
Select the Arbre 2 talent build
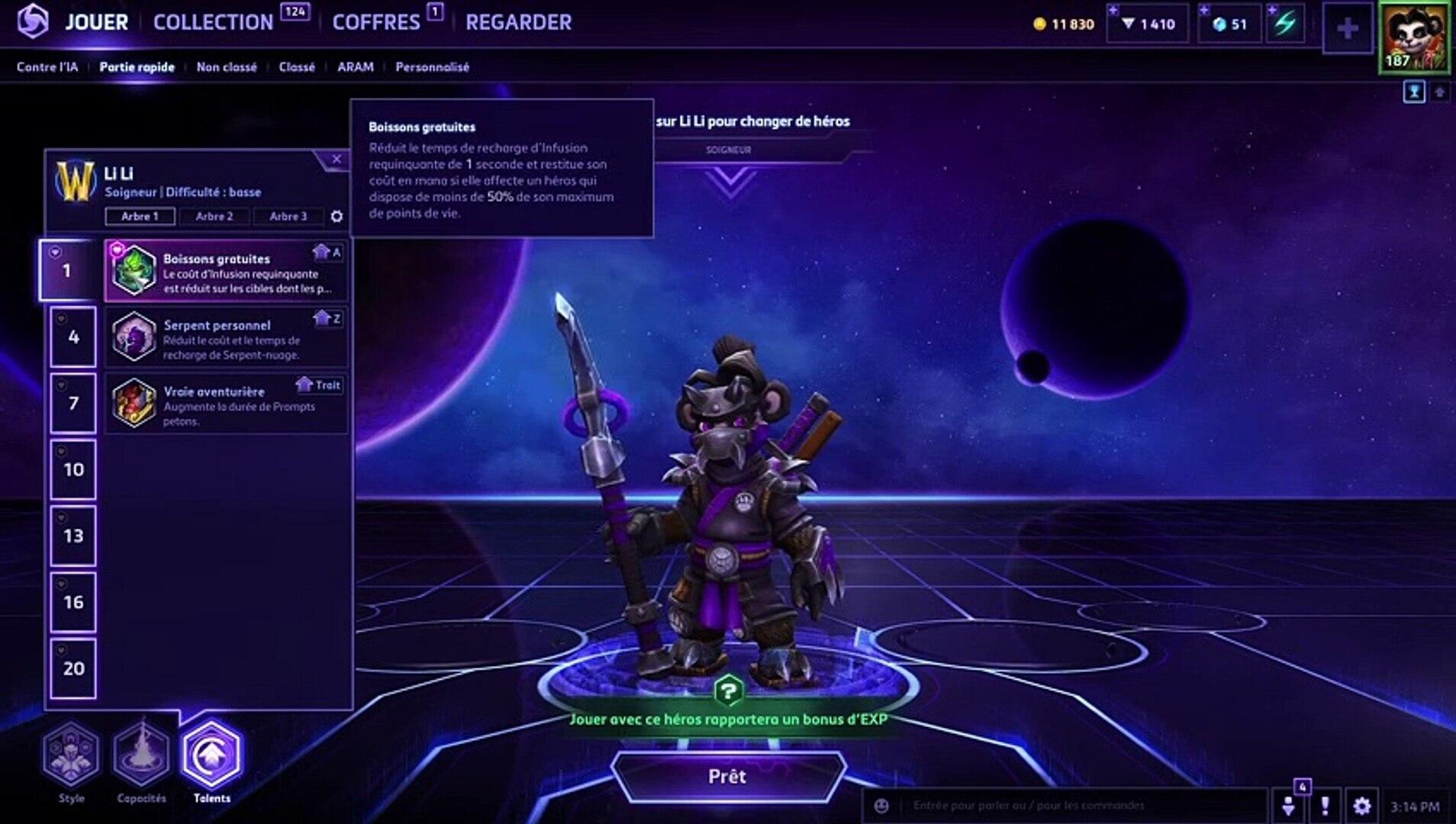[x=214, y=217]
